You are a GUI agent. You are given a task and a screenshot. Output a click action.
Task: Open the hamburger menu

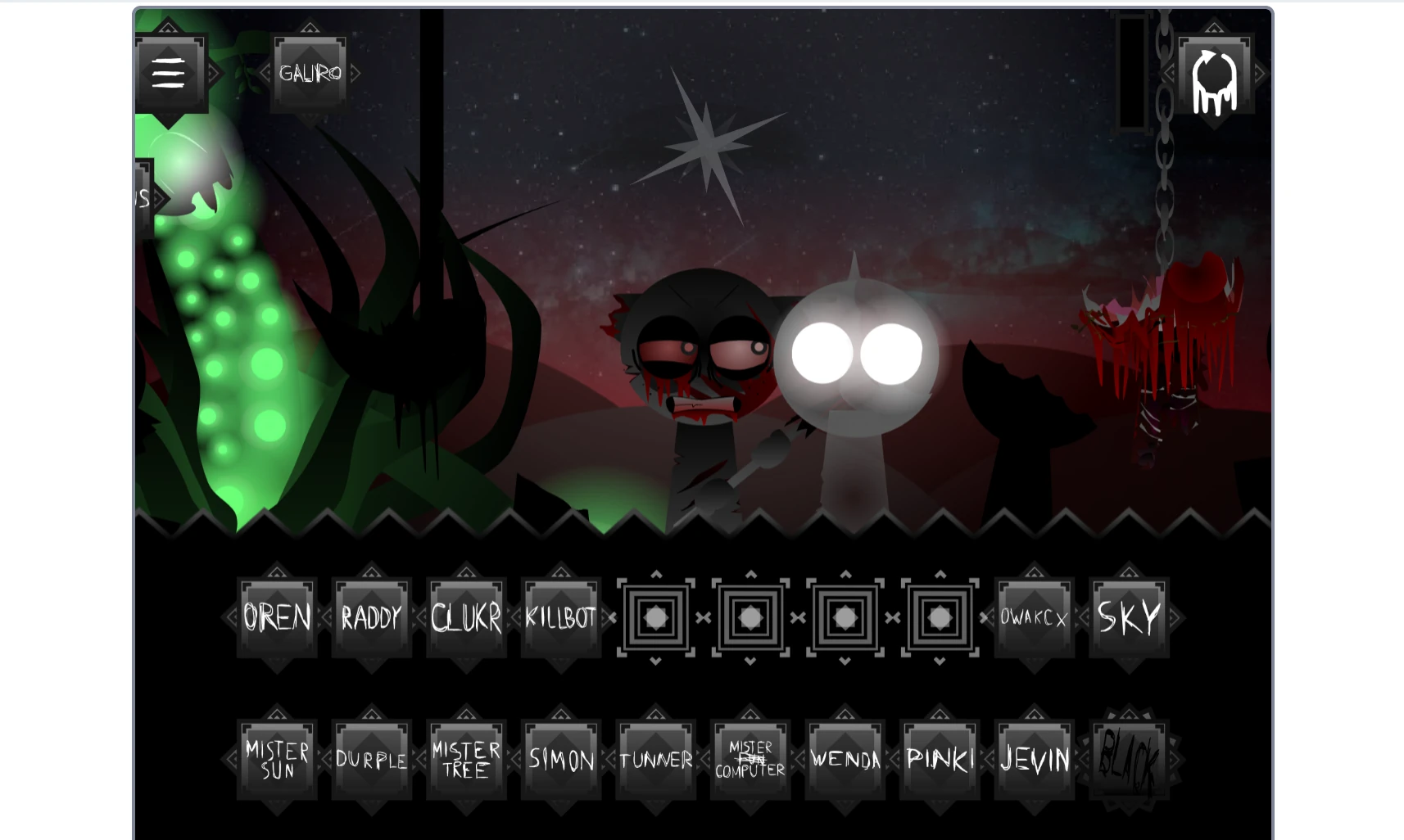tap(170, 72)
